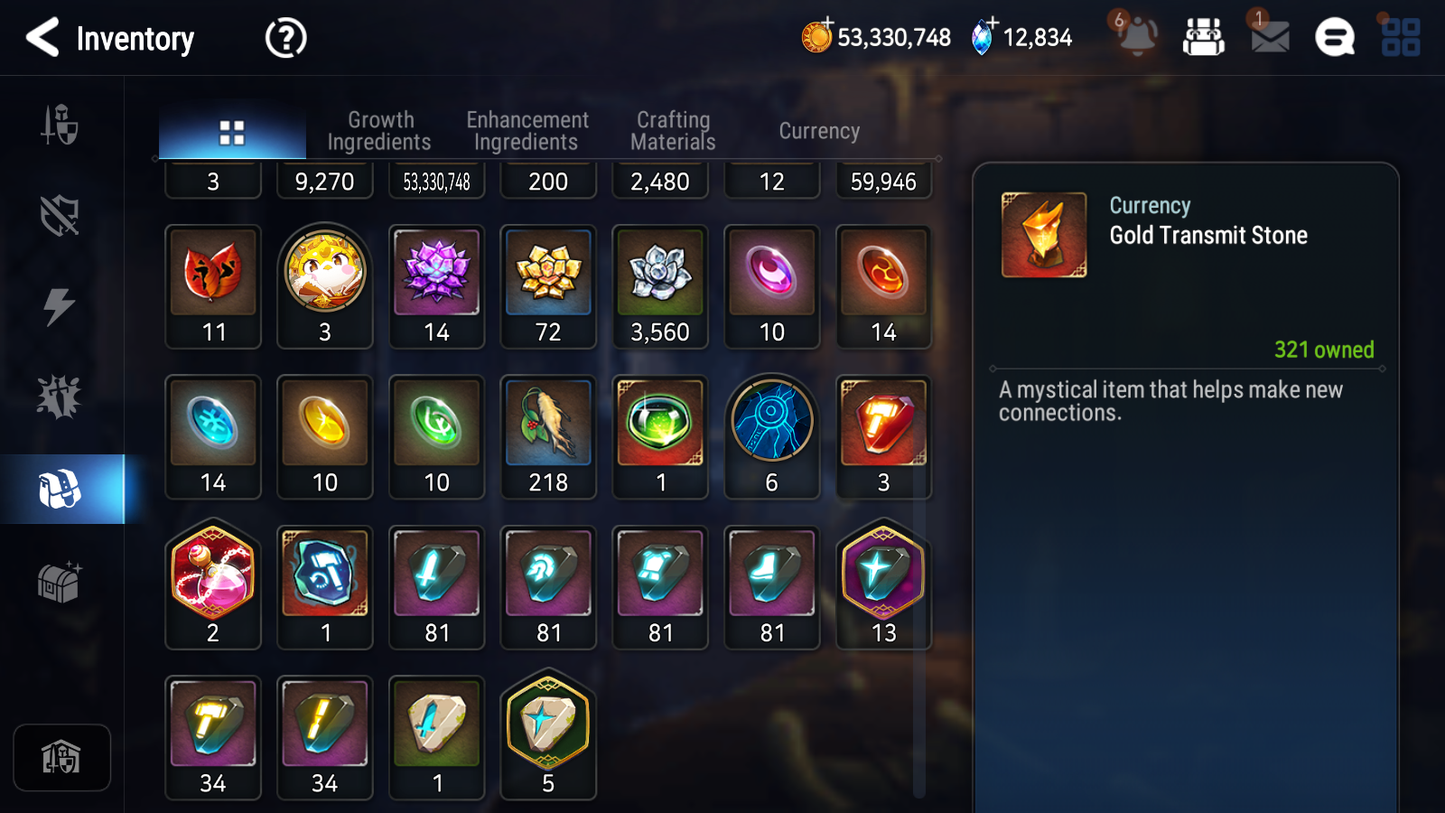
Task: Switch to the Enhancement Ingredients tab
Action: click(526, 130)
